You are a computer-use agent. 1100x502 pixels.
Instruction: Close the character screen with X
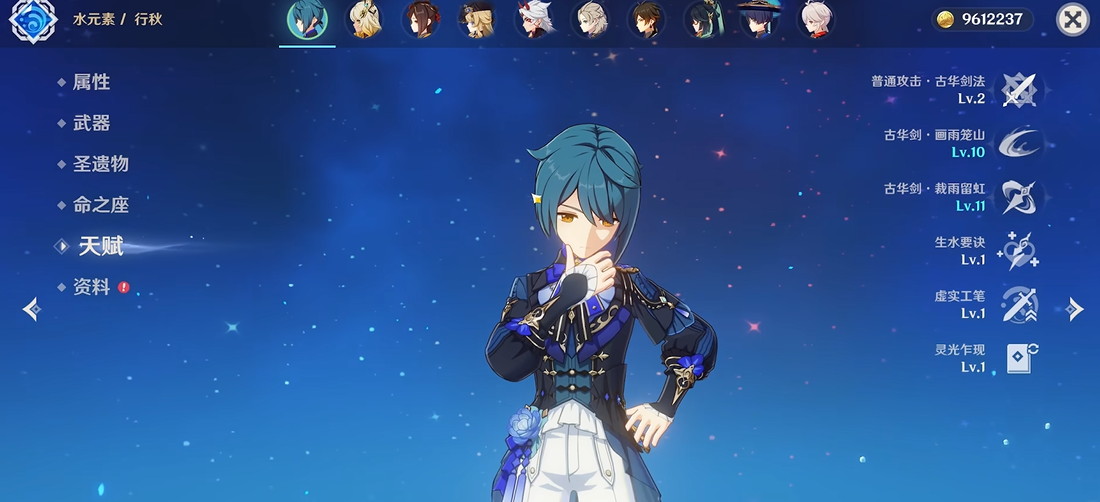[x=1072, y=20]
